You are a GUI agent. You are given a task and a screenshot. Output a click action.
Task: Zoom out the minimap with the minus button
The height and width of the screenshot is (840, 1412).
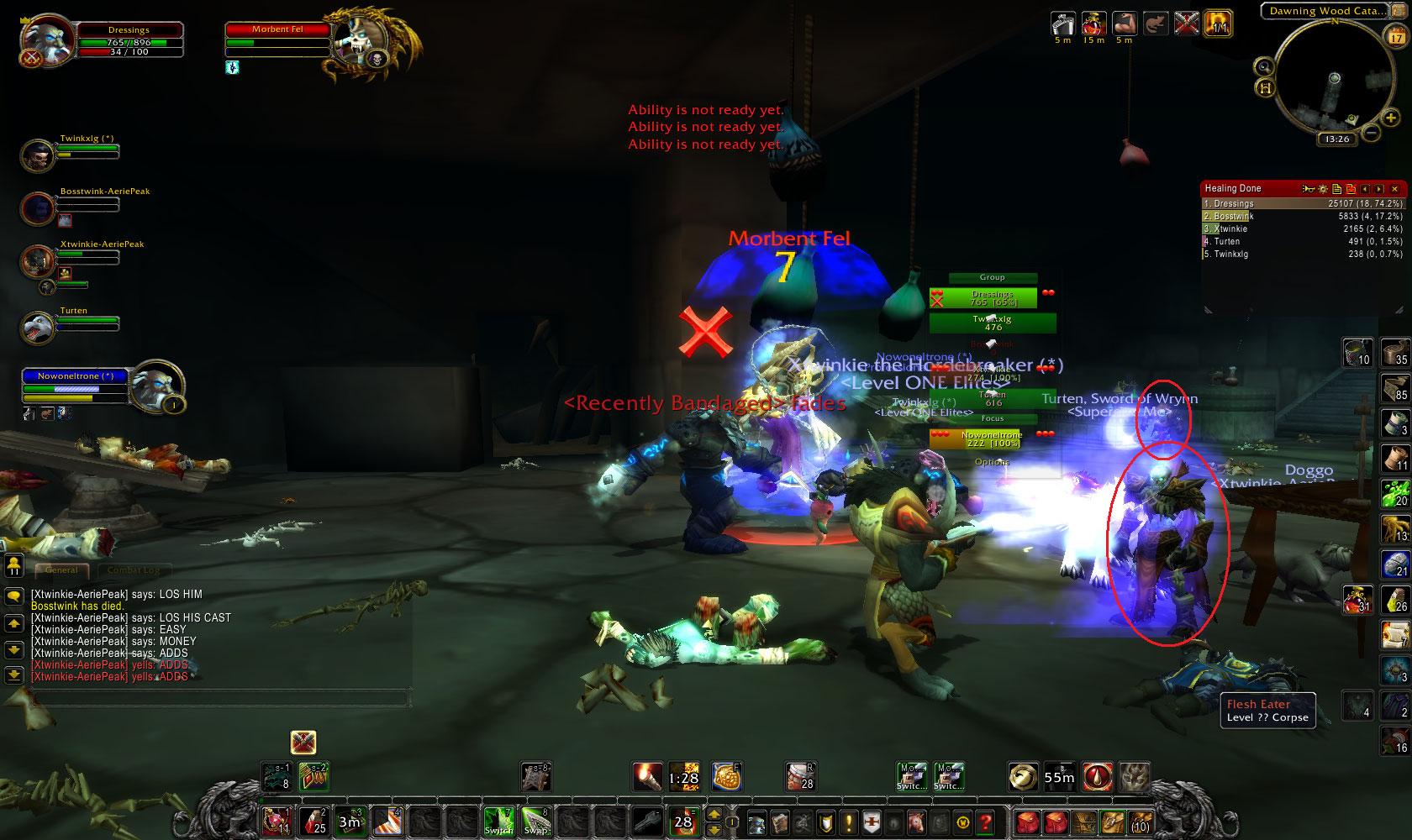(x=1371, y=133)
